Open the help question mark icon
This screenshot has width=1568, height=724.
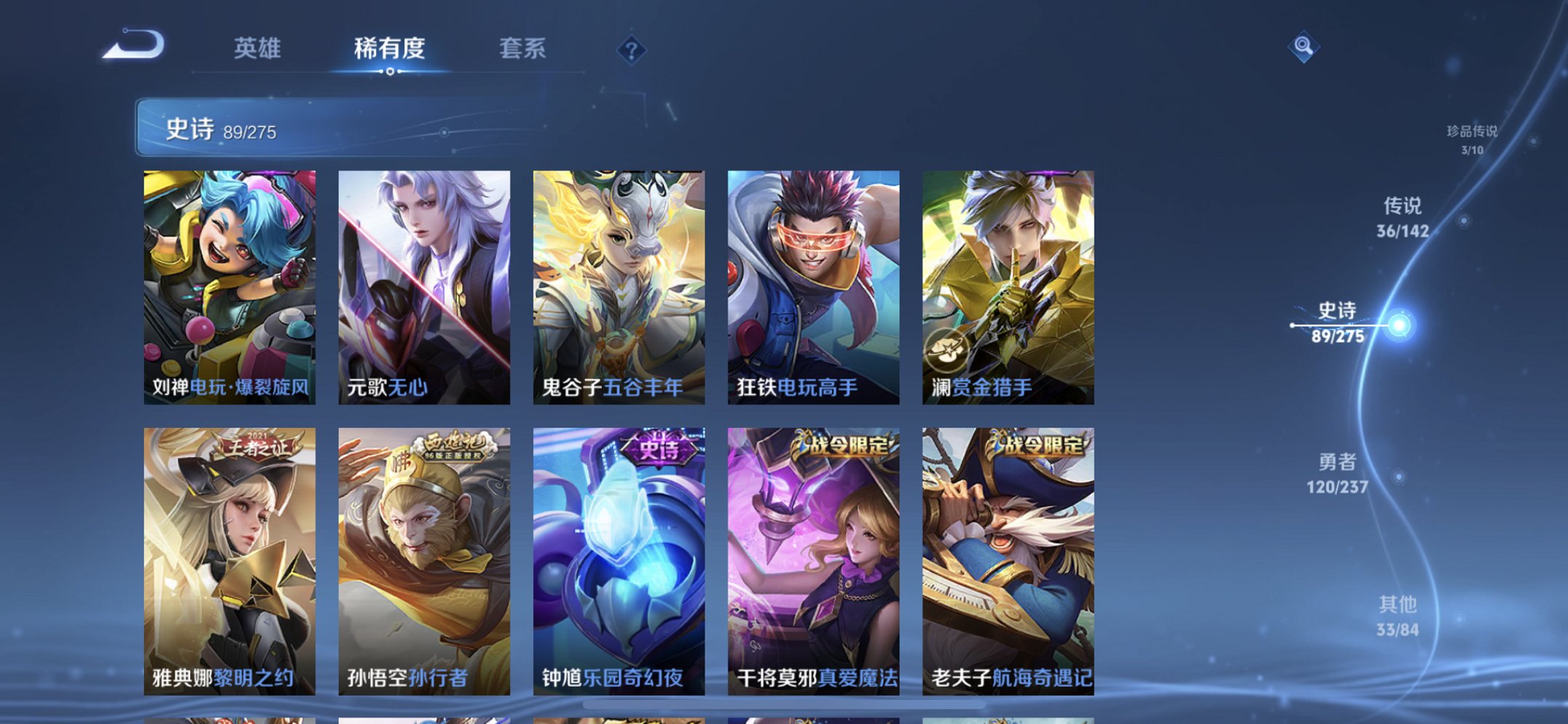tap(633, 50)
